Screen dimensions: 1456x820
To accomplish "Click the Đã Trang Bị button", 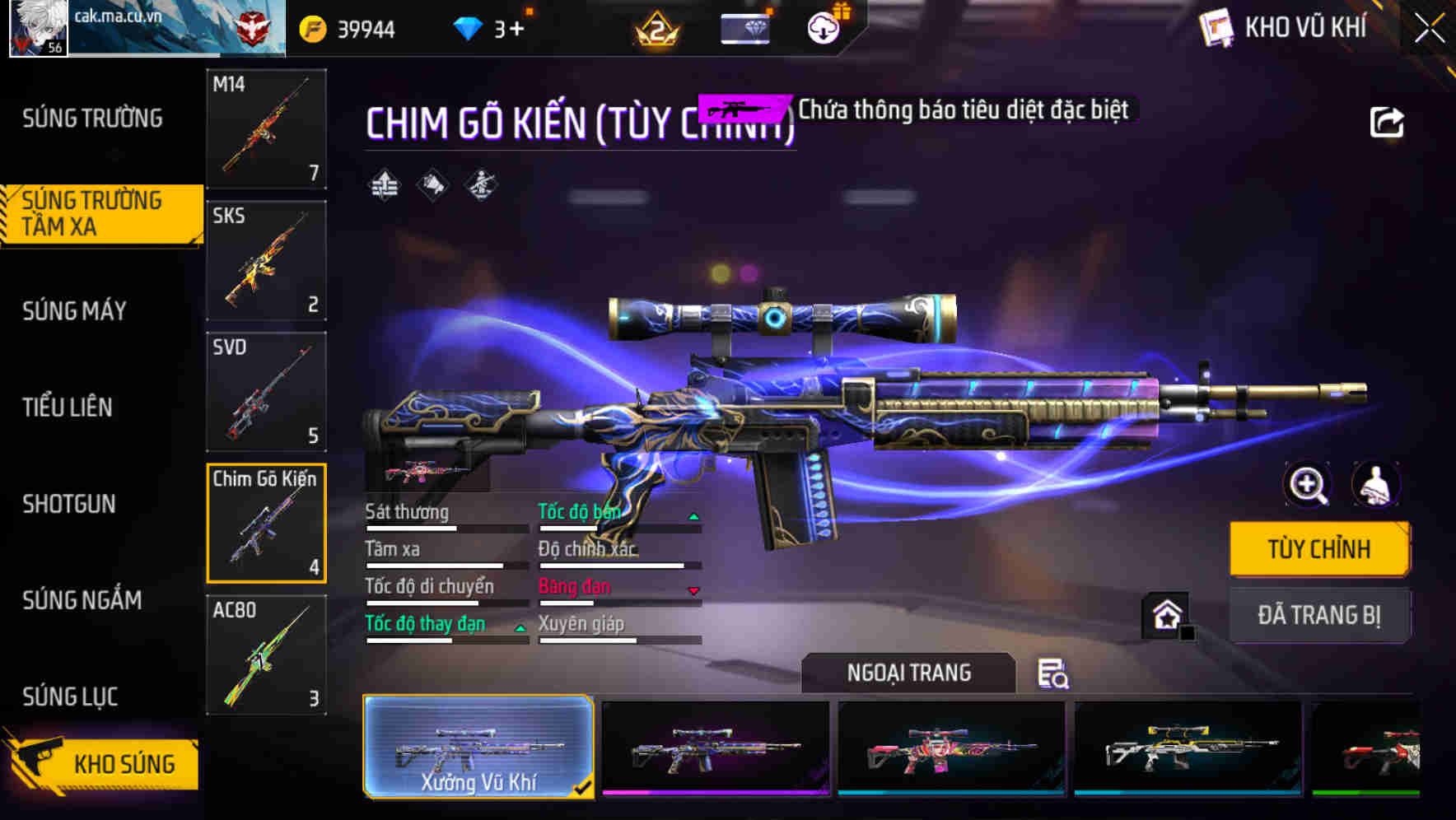I will (x=1318, y=615).
